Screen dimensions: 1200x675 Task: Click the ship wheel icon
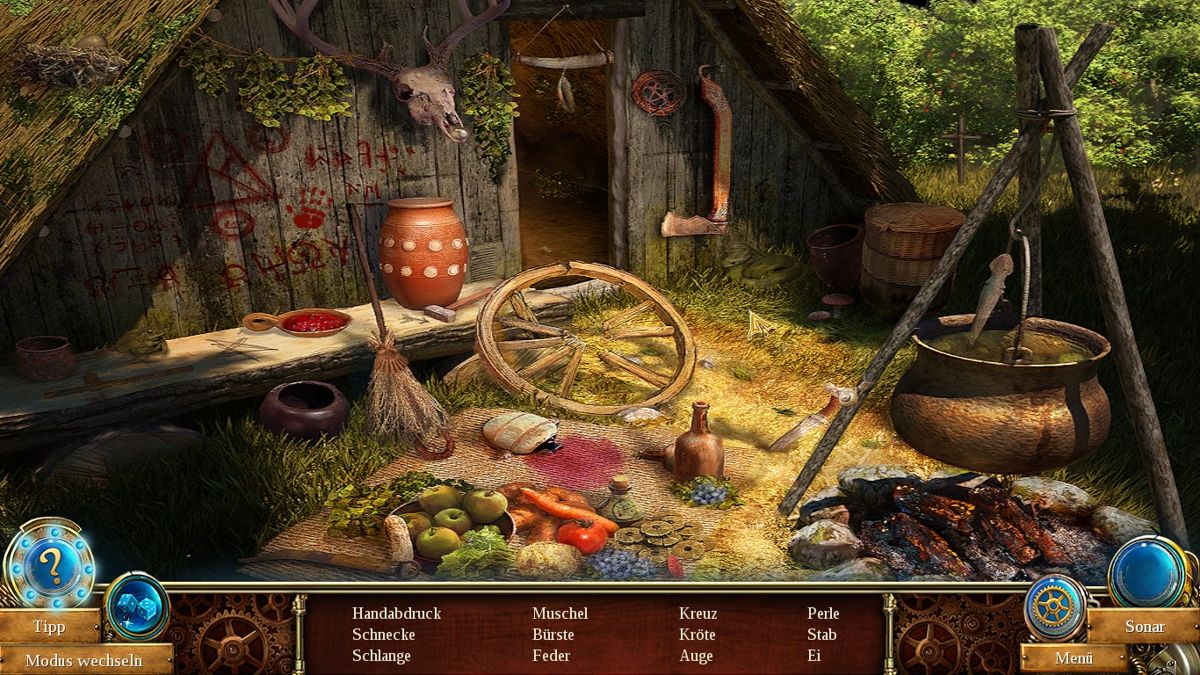tap(1052, 605)
